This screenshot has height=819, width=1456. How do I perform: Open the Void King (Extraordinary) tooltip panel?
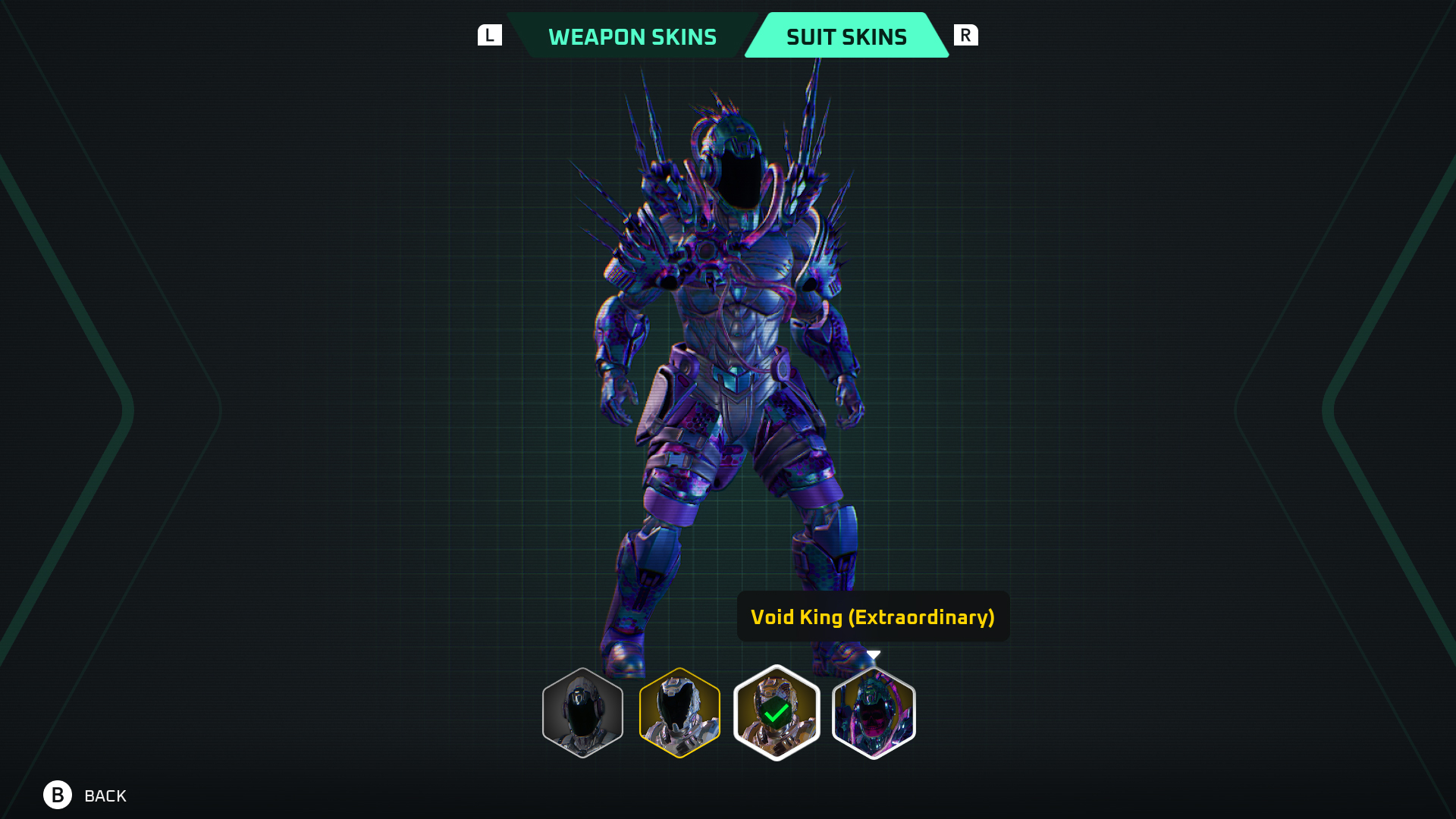(x=873, y=617)
